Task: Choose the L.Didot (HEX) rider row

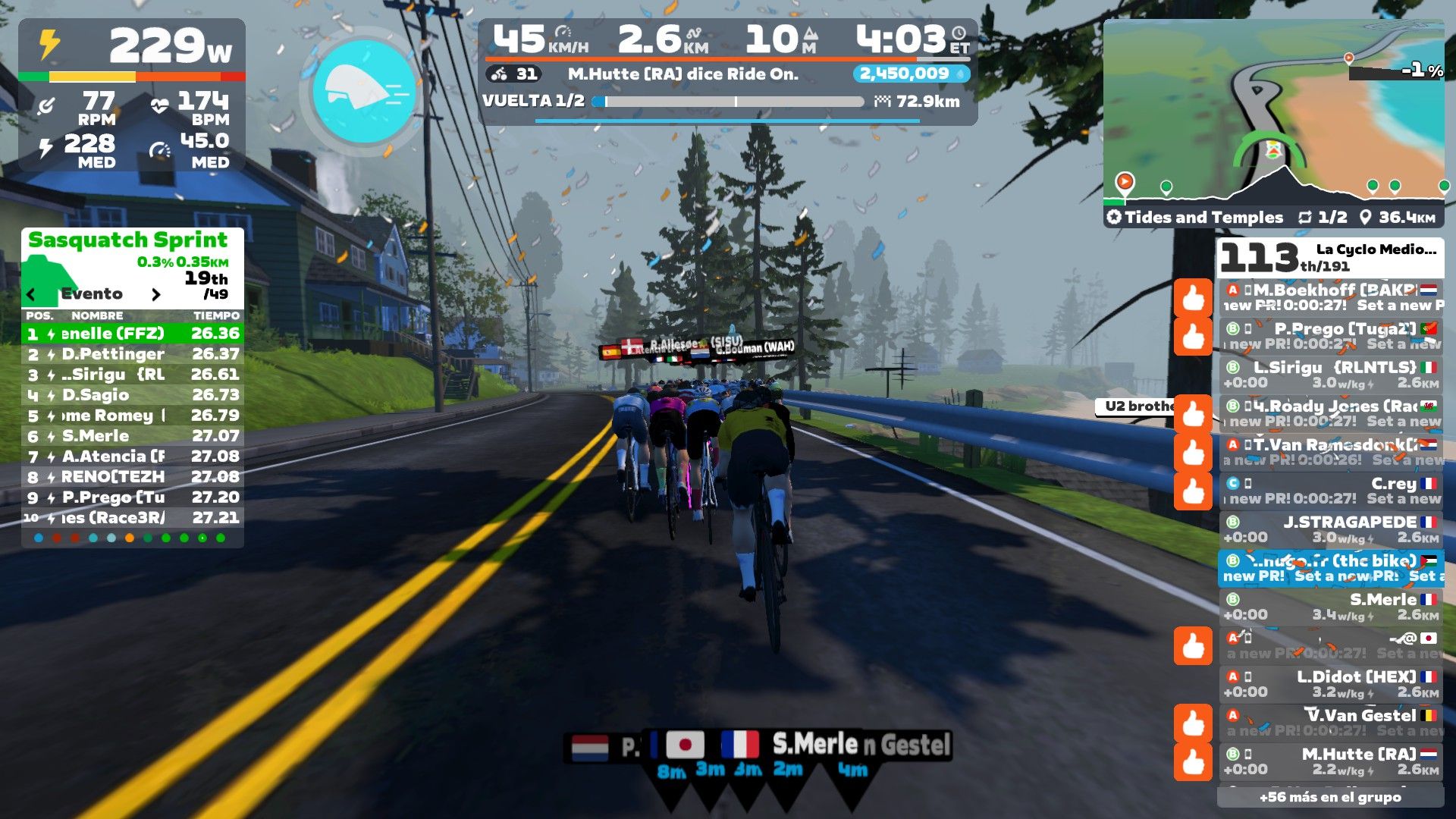Action: pyautogui.click(x=1331, y=684)
